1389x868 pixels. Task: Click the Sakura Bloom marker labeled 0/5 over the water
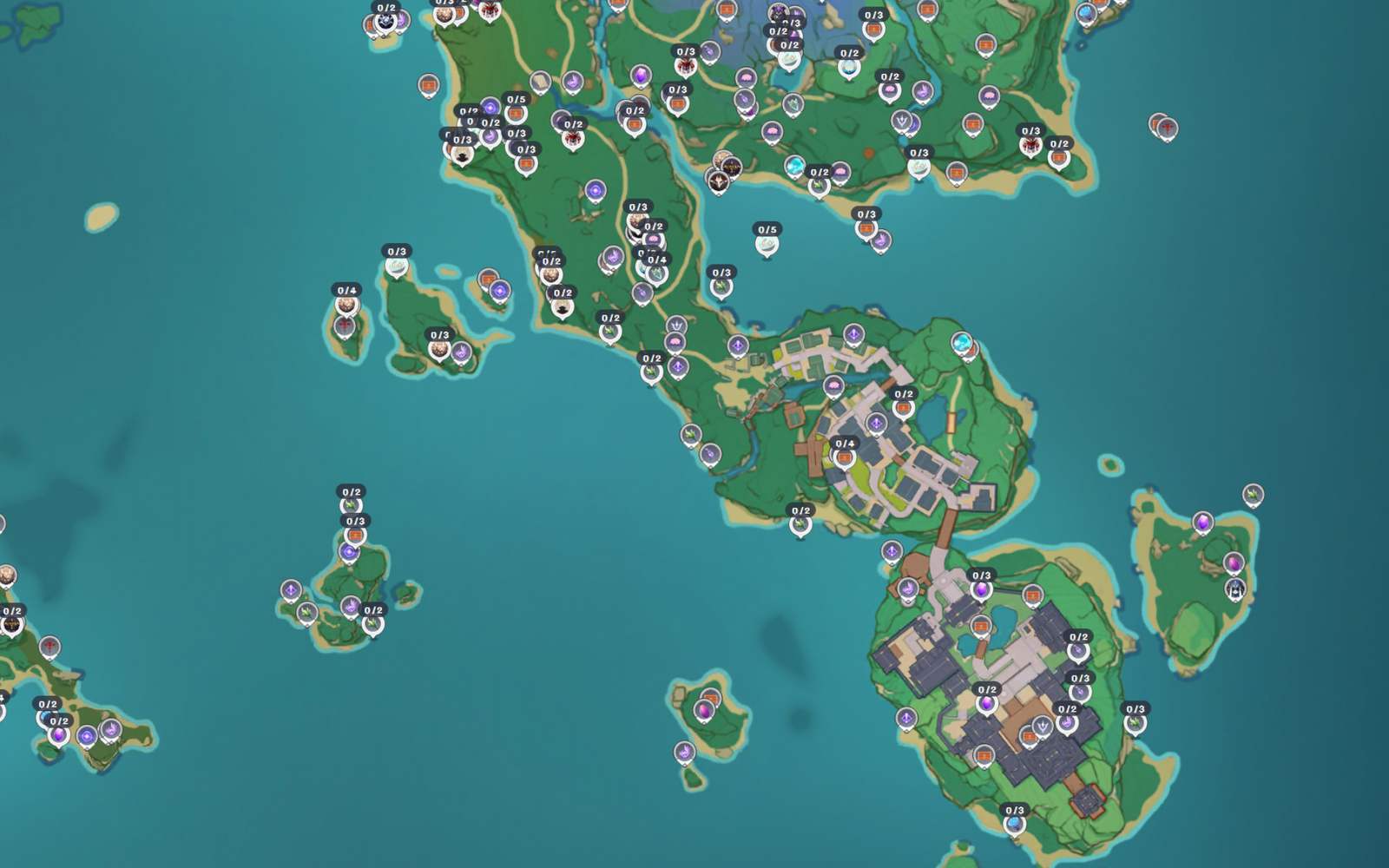pos(767,246)
